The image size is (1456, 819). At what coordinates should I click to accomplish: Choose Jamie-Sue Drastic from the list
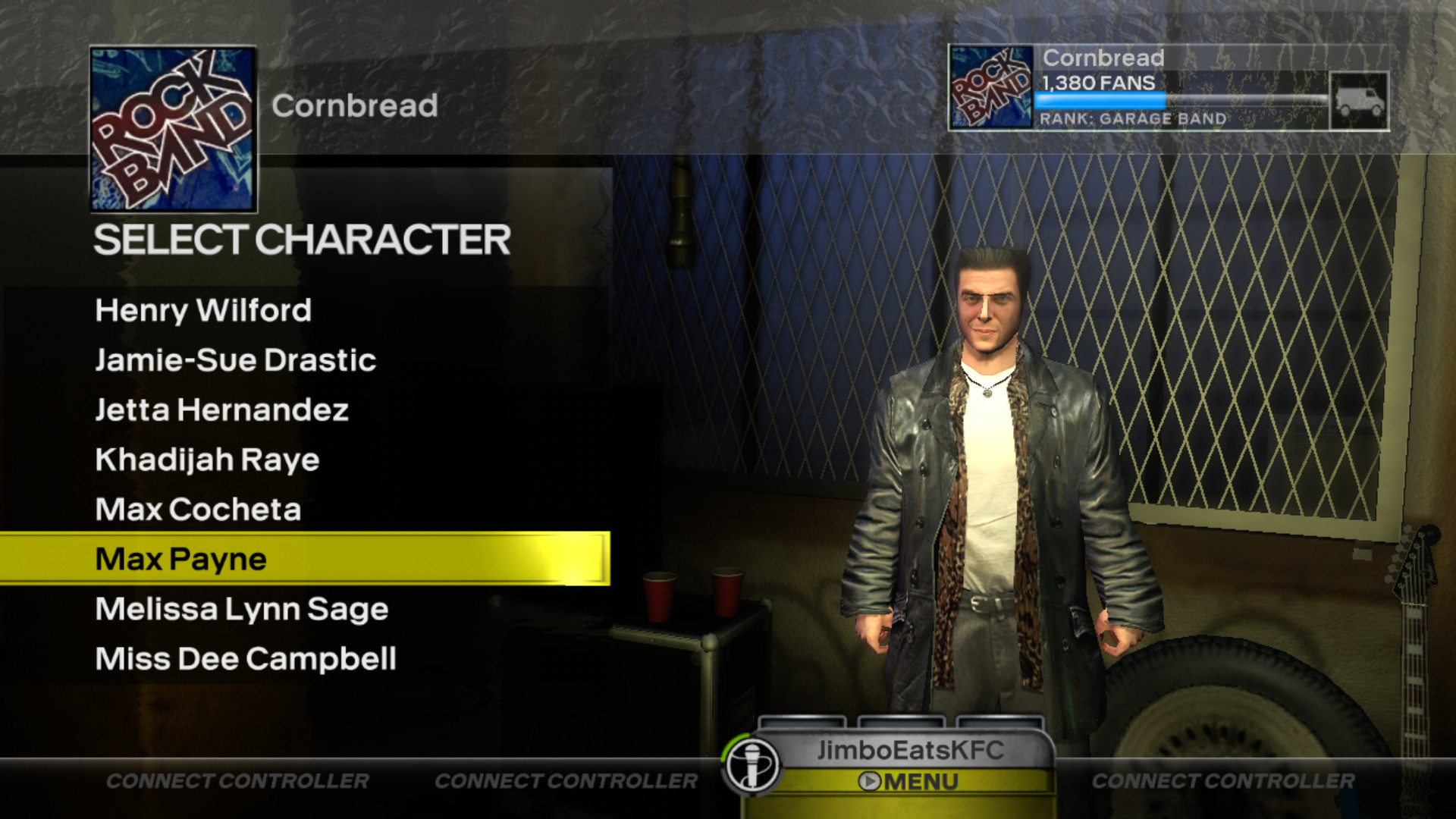click(x=235, y=360)
